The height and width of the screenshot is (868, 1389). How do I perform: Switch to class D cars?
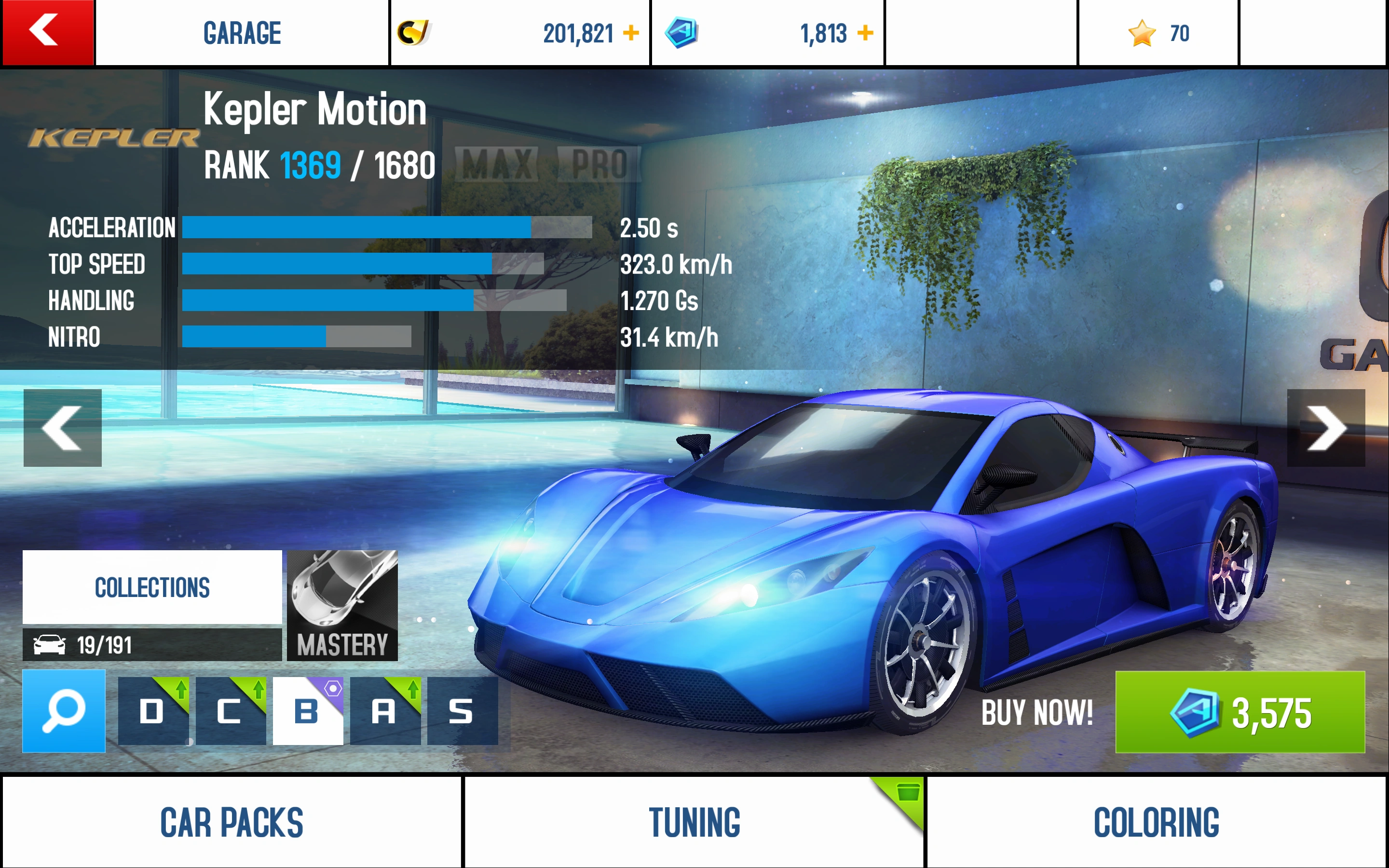(x=153, y=711)
